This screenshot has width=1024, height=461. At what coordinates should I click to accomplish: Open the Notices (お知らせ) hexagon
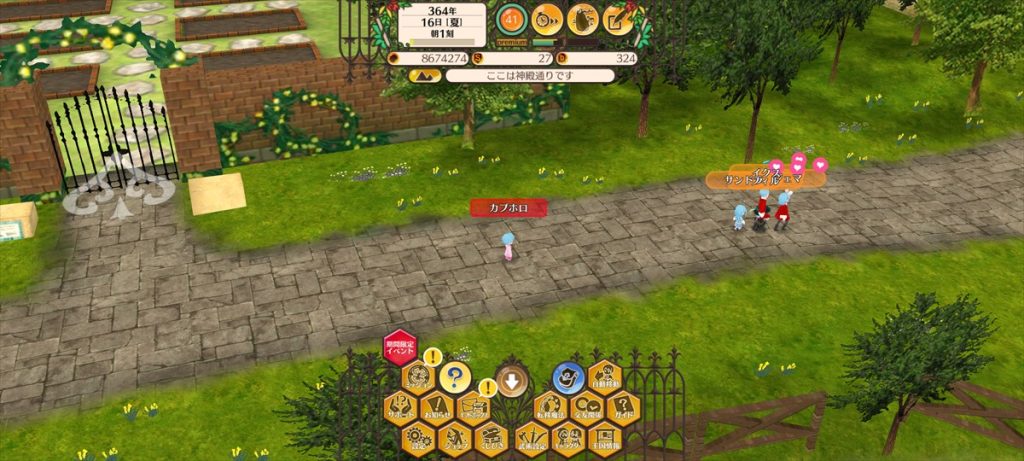click(x=437, y=407)
